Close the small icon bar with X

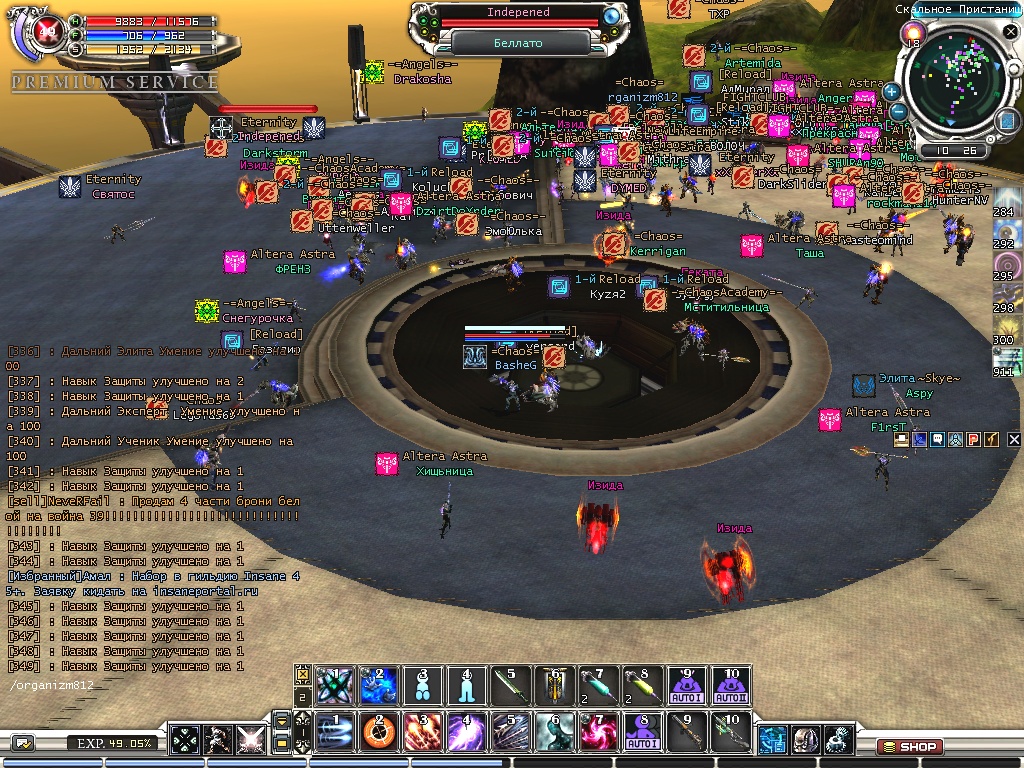point(1014,439)
